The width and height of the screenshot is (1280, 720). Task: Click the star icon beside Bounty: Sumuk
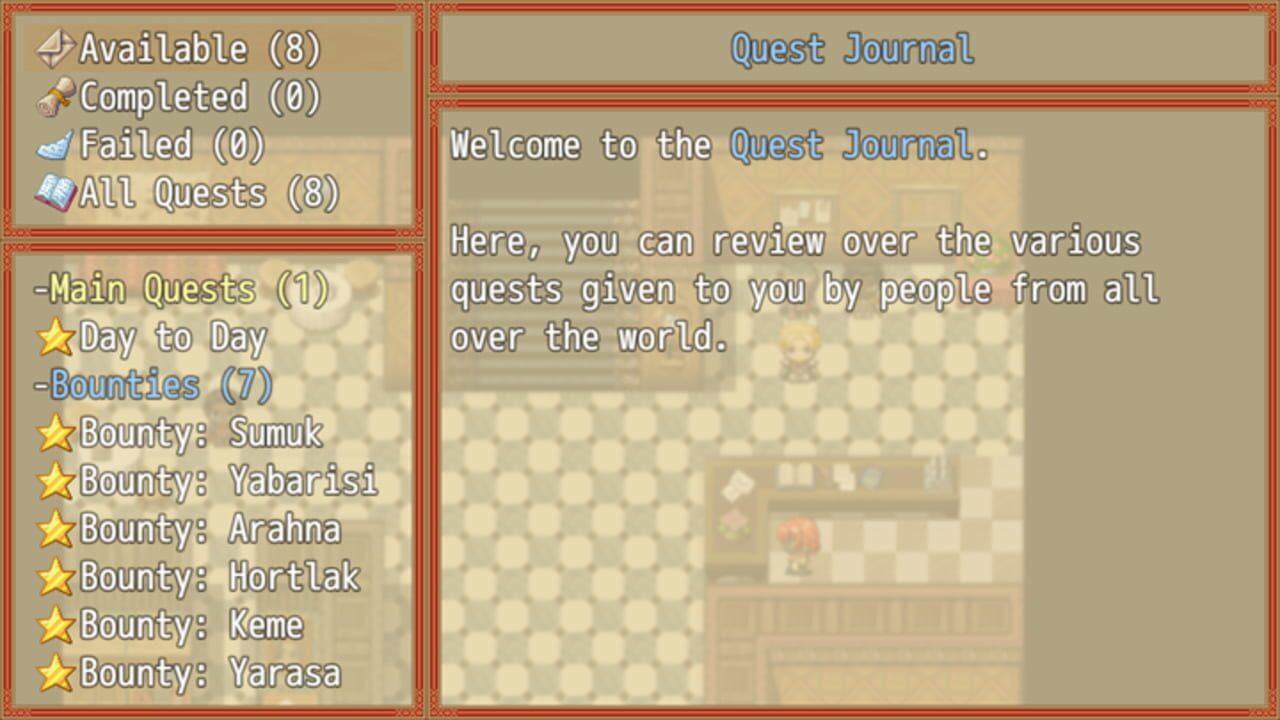(55, 434)
